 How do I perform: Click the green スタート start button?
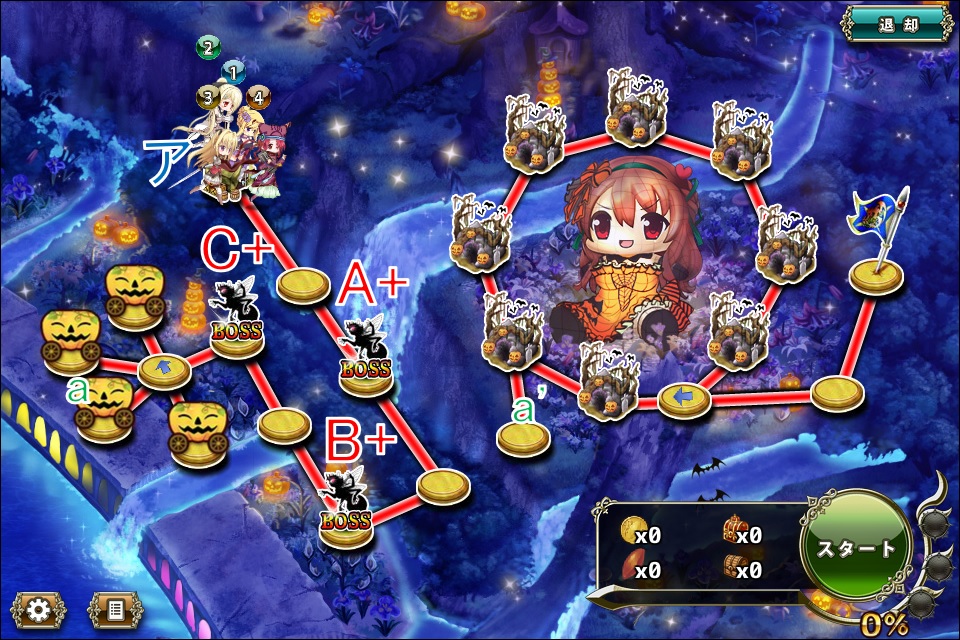(x=857, y=549)
